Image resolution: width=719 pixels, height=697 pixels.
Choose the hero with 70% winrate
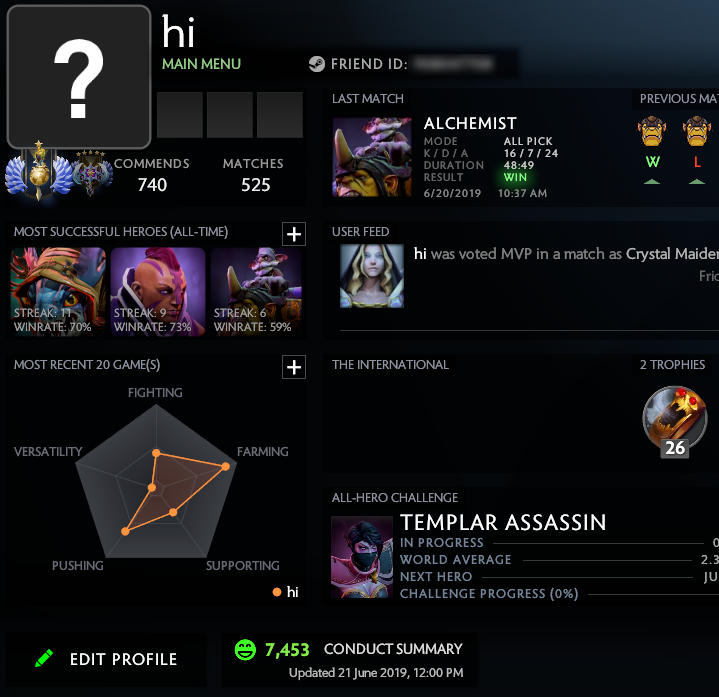[x=58, y=291]
